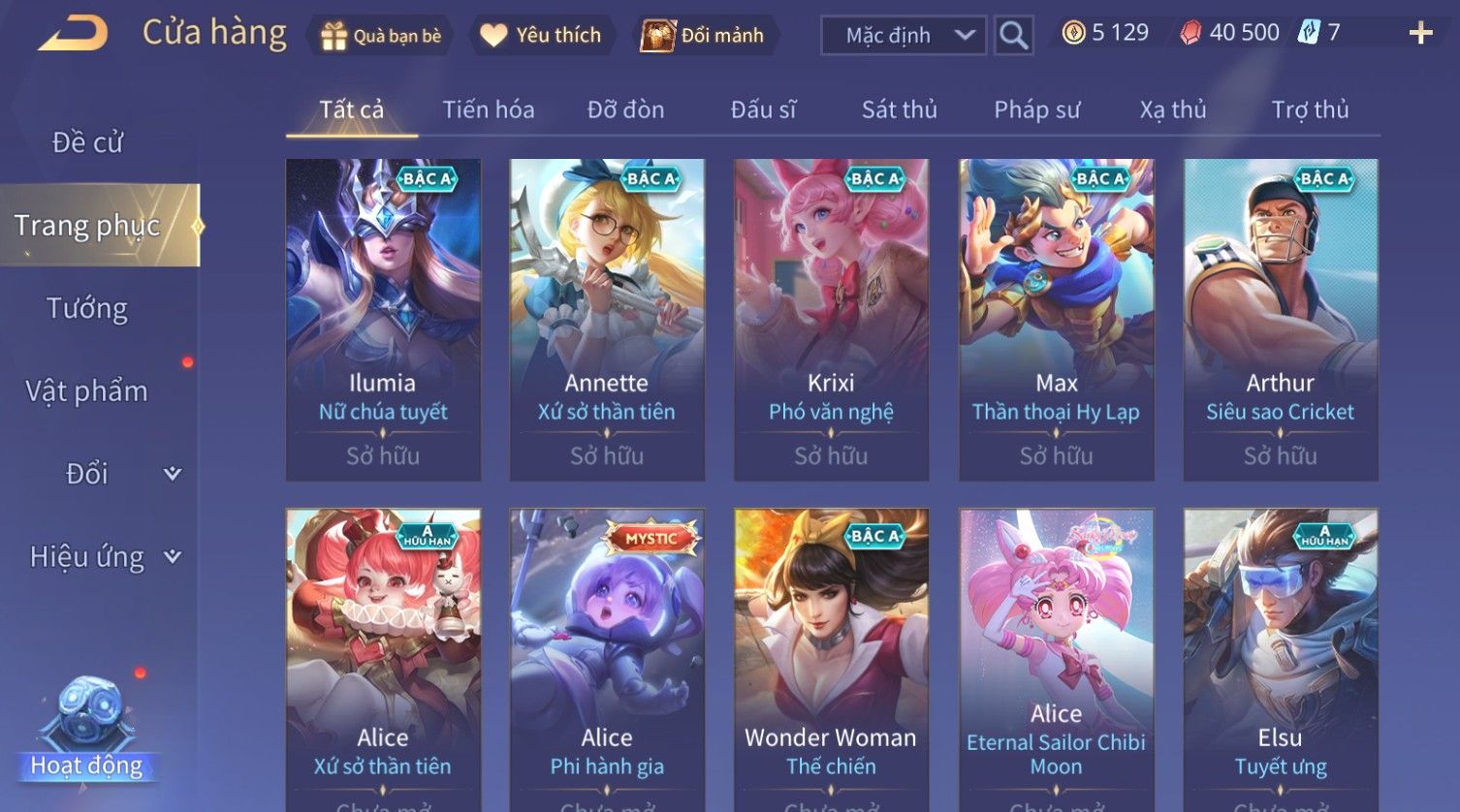1460x812 pixels.
Task: Go to Vật phẩm items section
Action: [87, 391]
